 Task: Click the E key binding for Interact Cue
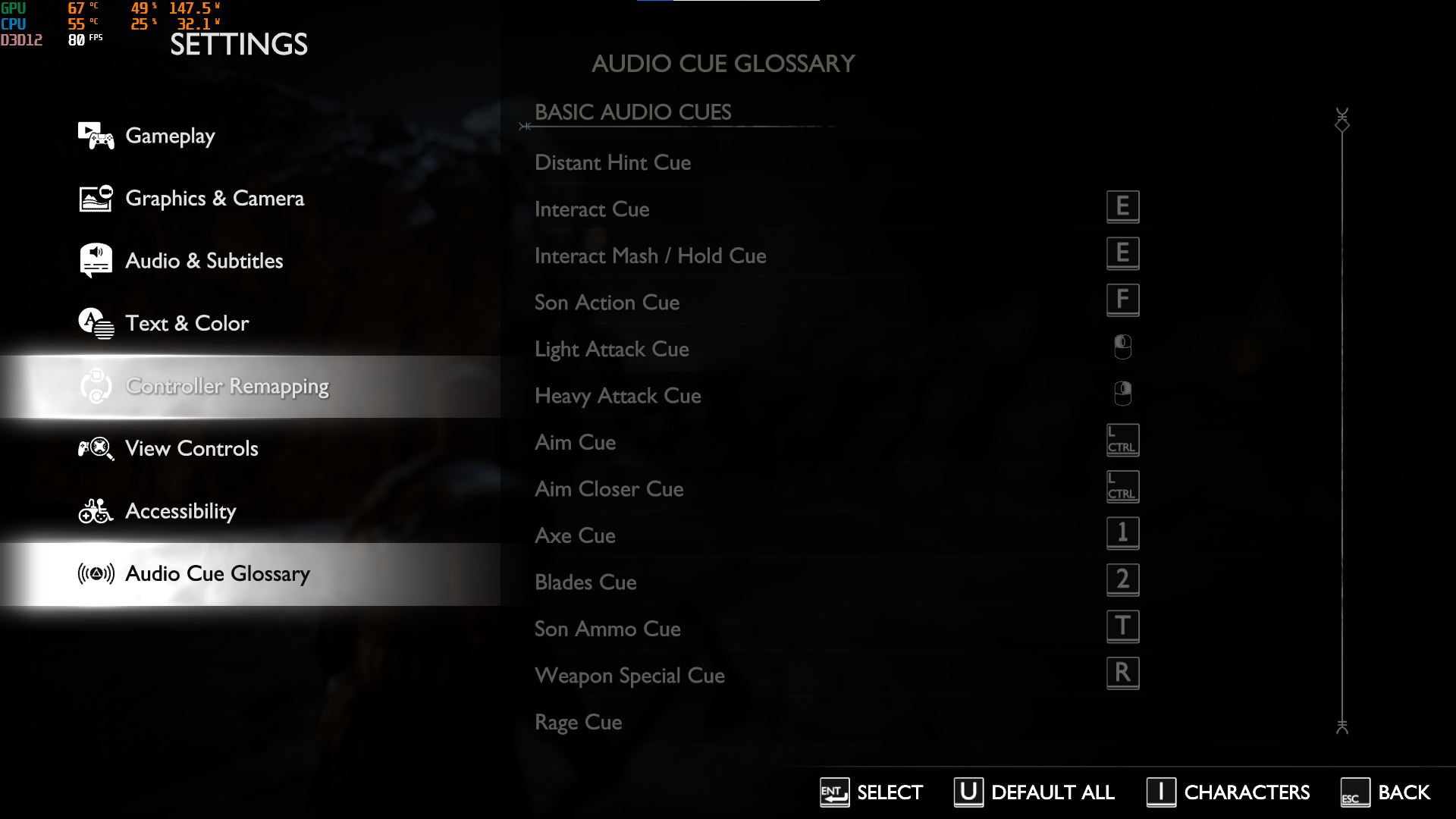point(1123,206)
